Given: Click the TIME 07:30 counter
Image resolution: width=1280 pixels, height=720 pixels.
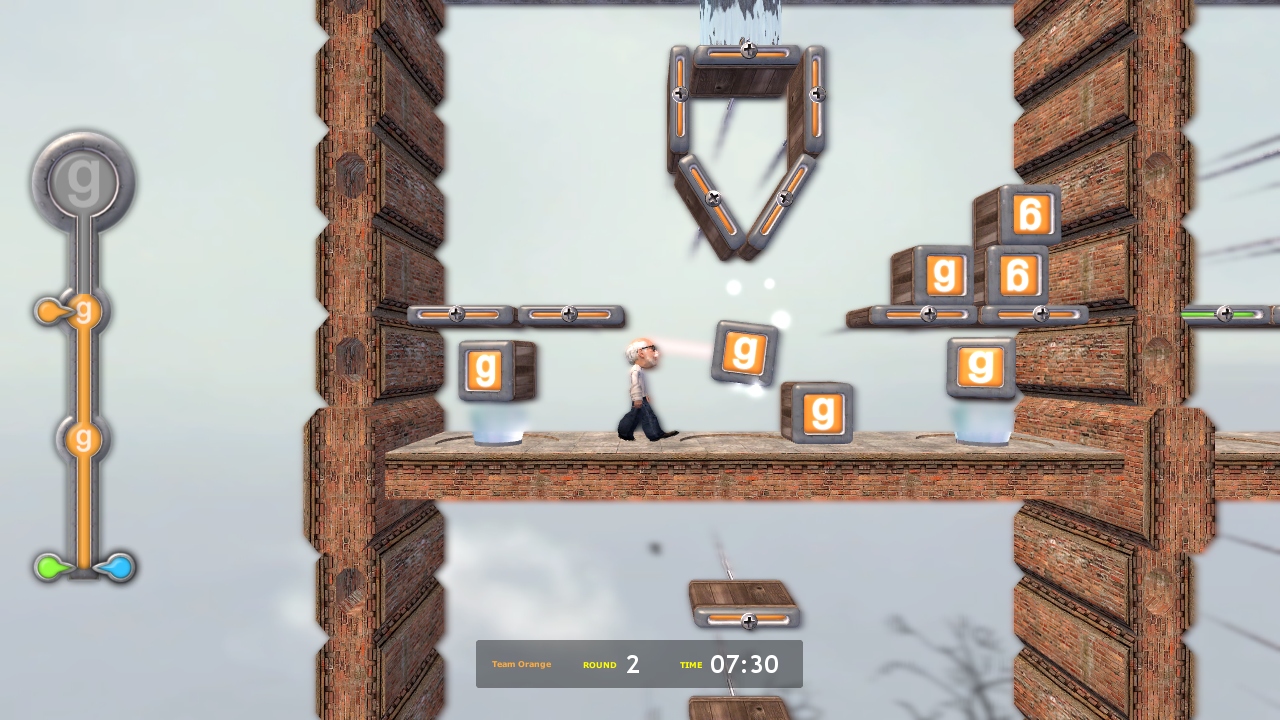Looking at the screenshot, I should [717, 664].
